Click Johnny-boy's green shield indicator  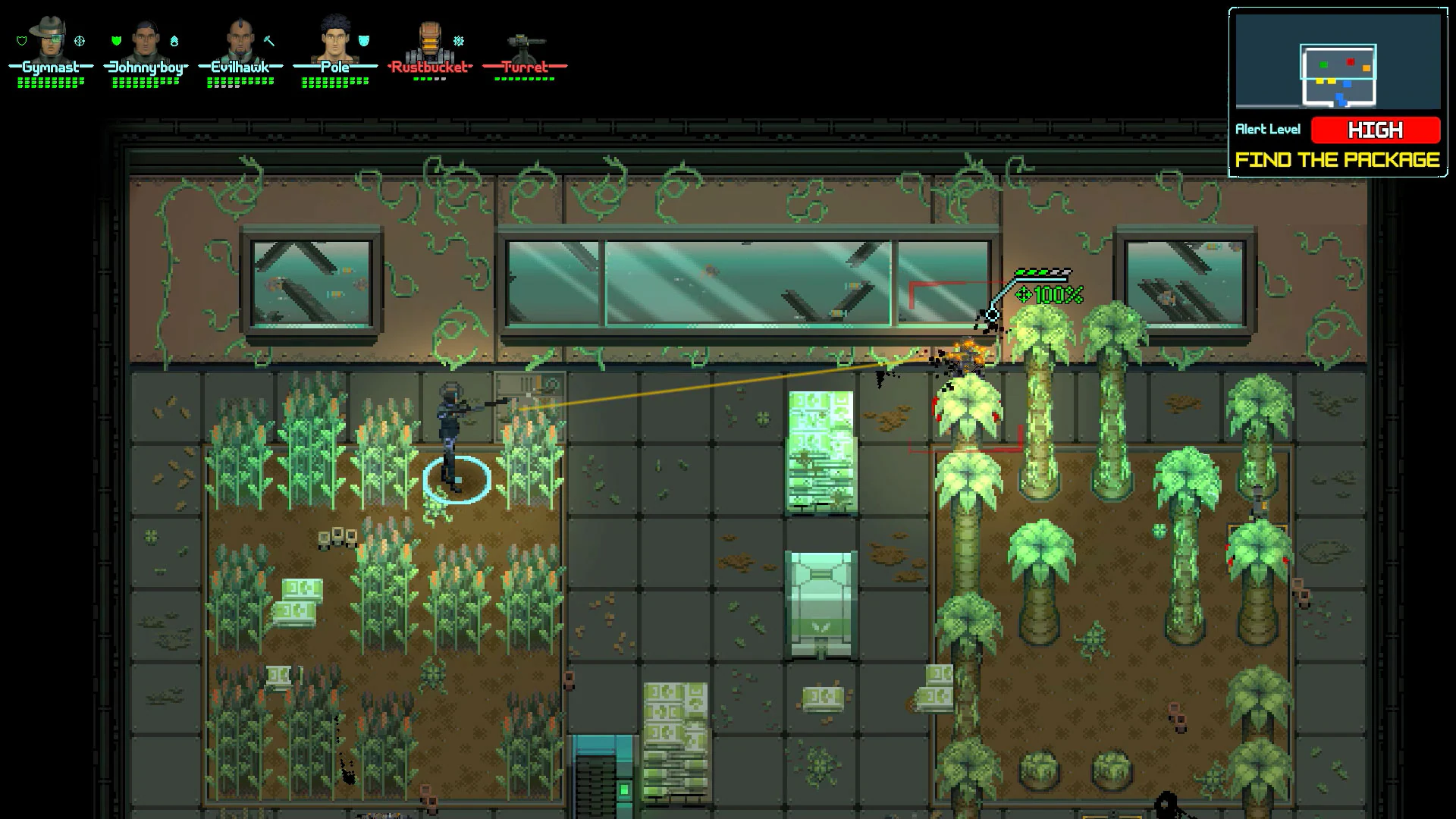coord(115,39)
